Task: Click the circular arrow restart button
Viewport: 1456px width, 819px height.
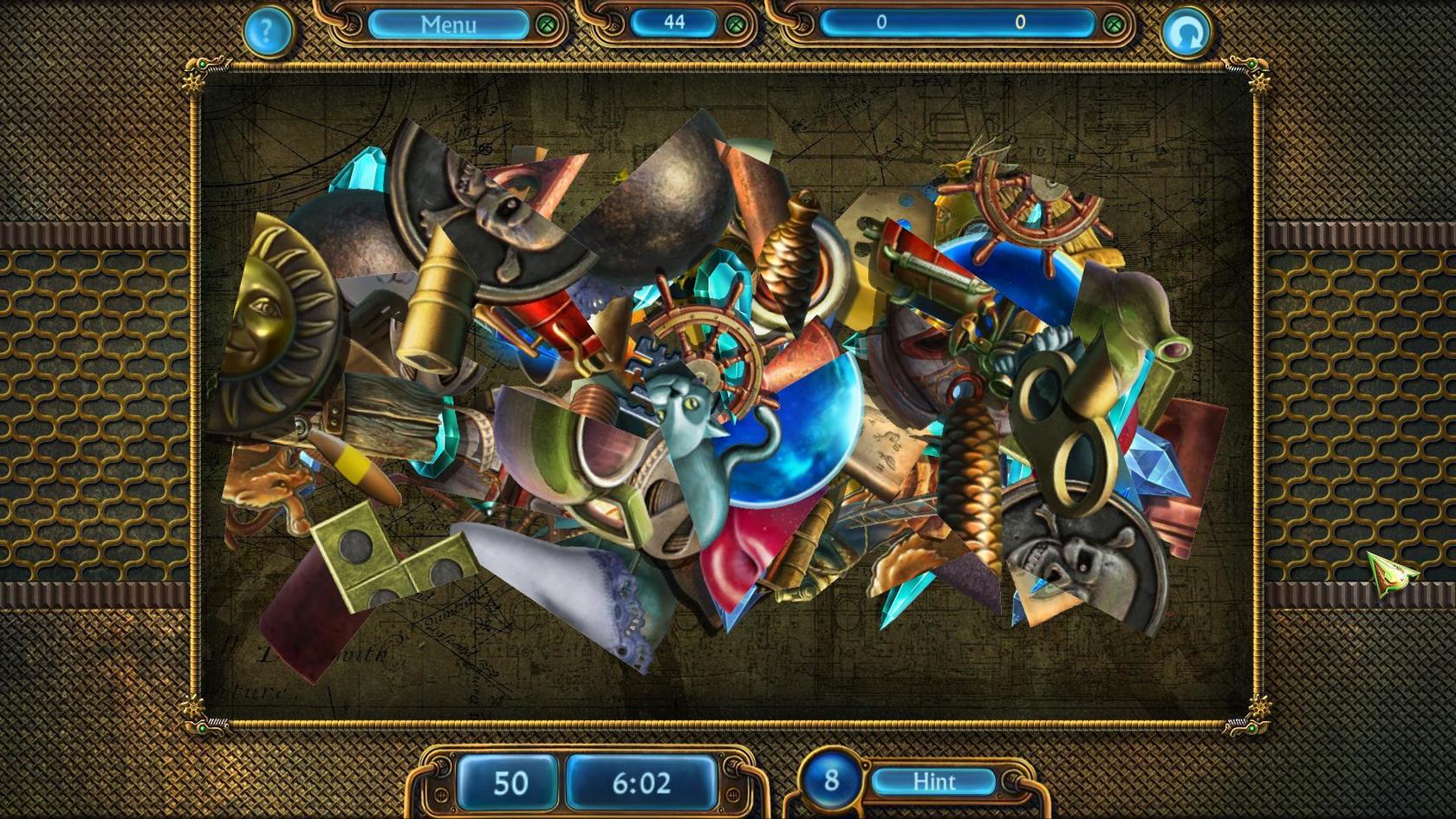Action: 1186,33
